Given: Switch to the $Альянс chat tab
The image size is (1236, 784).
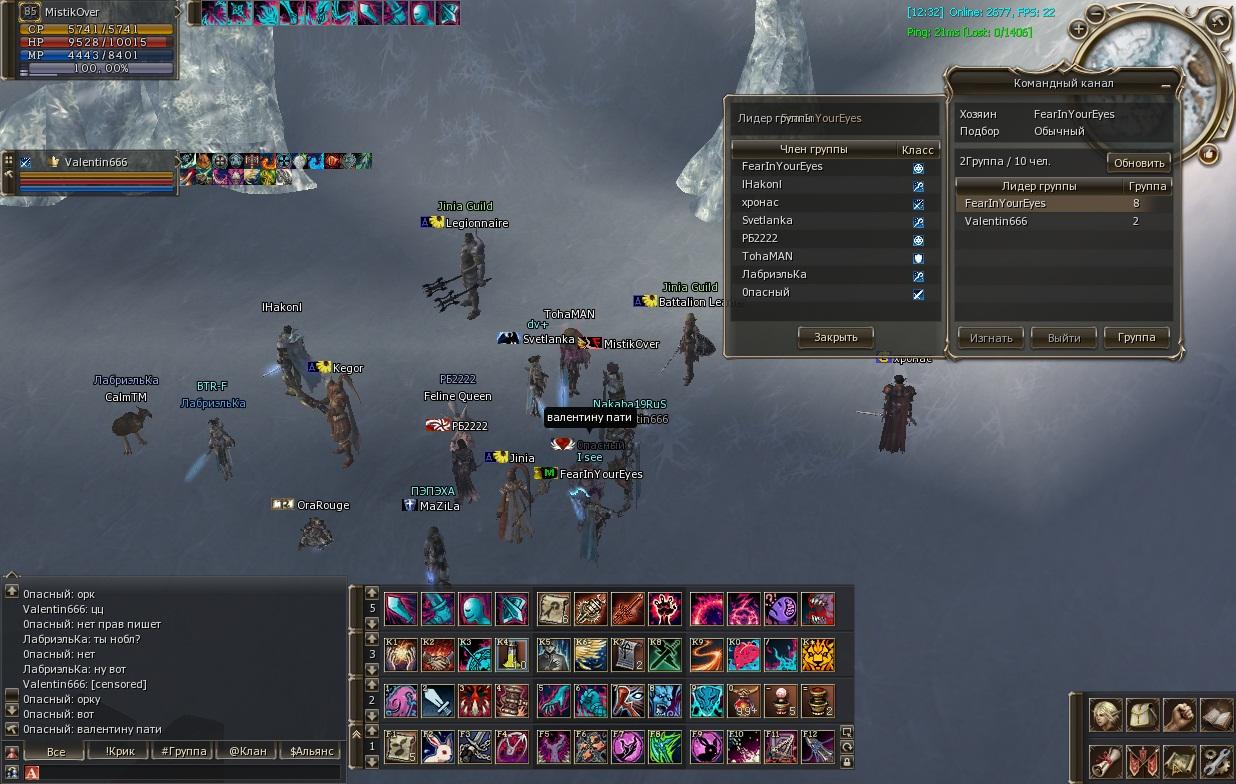Looking at the screenshot, I should pyautogui.click(x=312, y=751).
